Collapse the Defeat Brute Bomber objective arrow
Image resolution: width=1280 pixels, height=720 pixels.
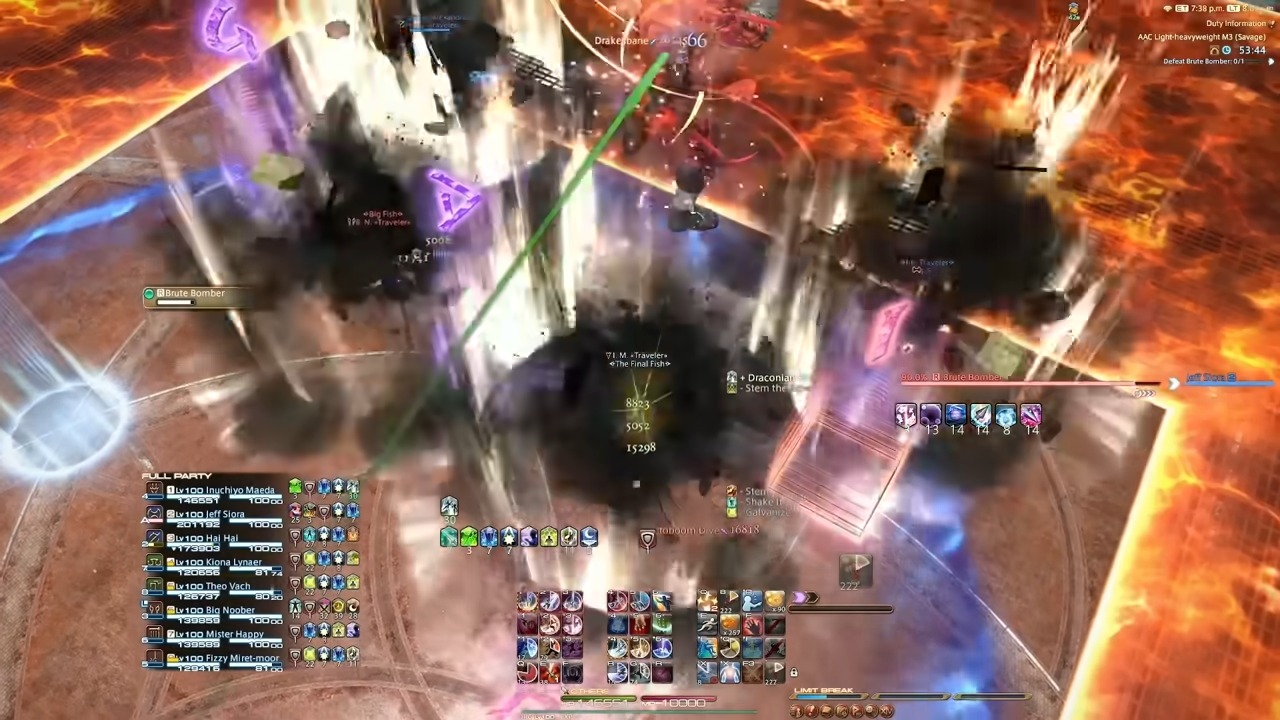coord(1271,61)
